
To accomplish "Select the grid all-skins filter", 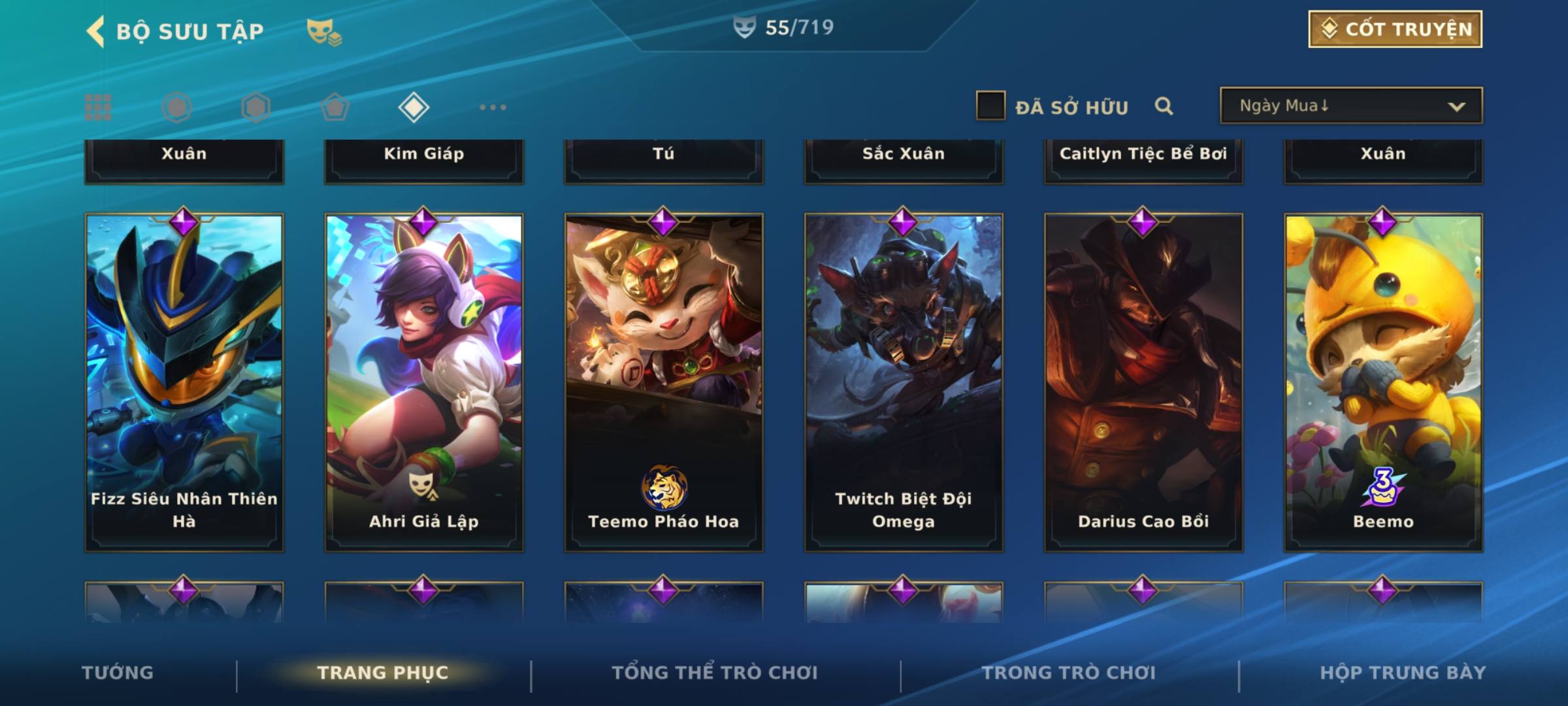I will 98,107.
